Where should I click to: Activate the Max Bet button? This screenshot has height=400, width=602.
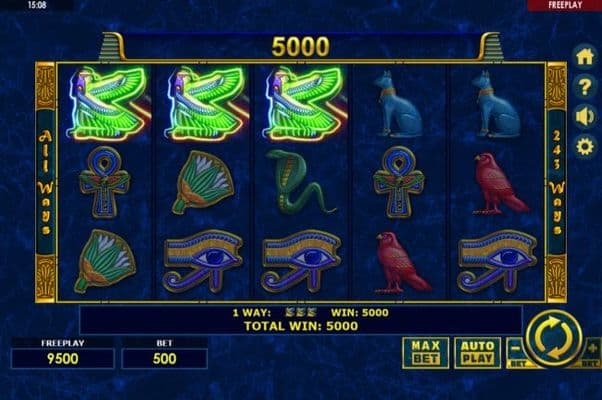tap(425, 351)
